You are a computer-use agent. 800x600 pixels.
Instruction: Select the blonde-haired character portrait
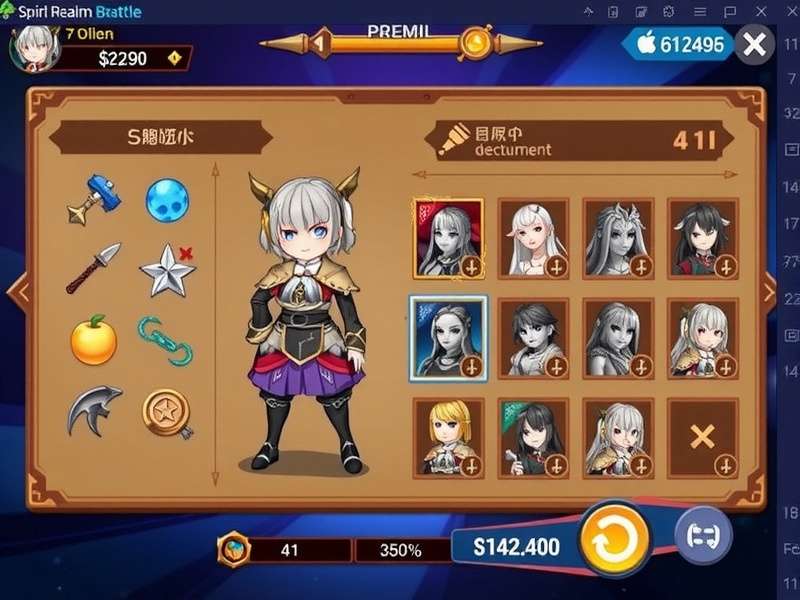pyautogui.click(x=447, y=437)
